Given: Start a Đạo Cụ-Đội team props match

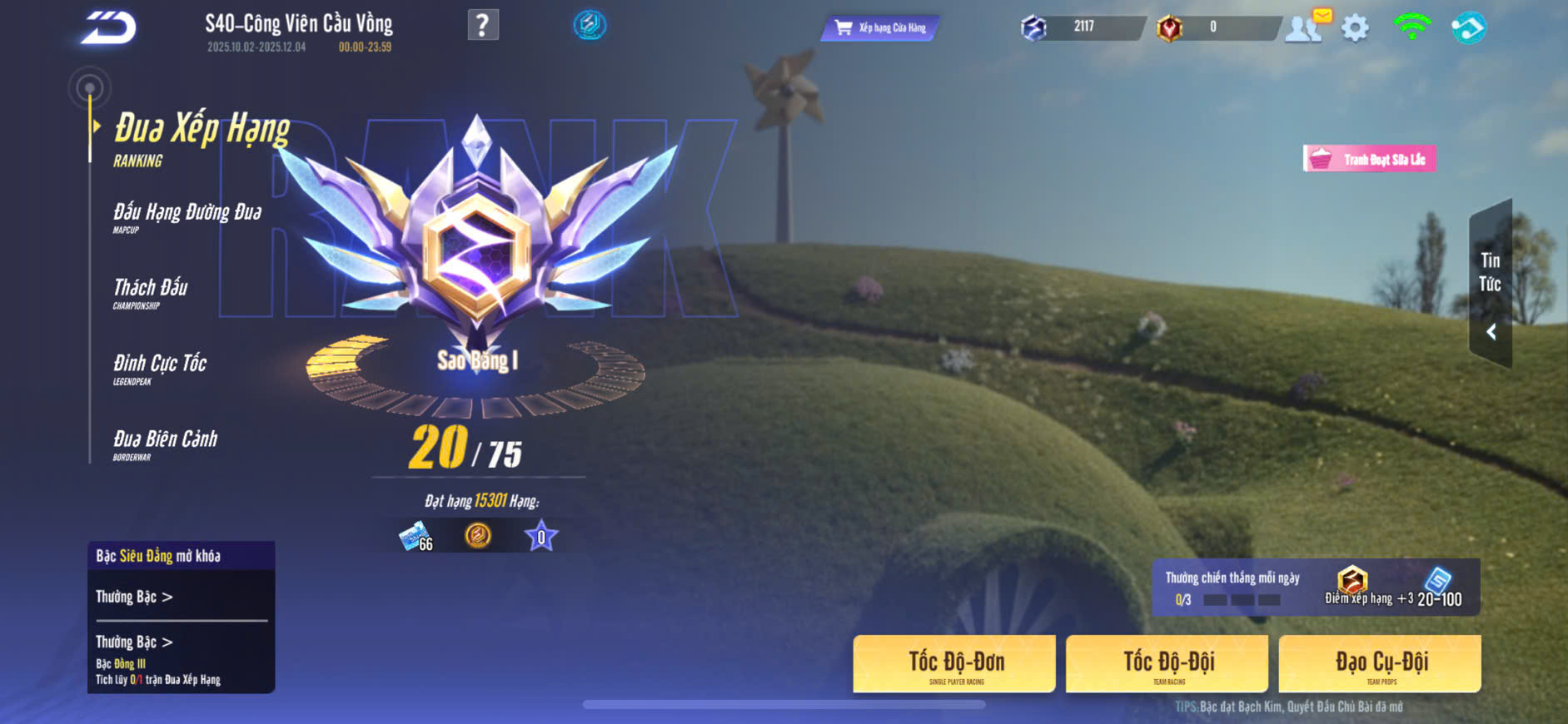Looking at the screenshot, I should tap(1381, 664).
